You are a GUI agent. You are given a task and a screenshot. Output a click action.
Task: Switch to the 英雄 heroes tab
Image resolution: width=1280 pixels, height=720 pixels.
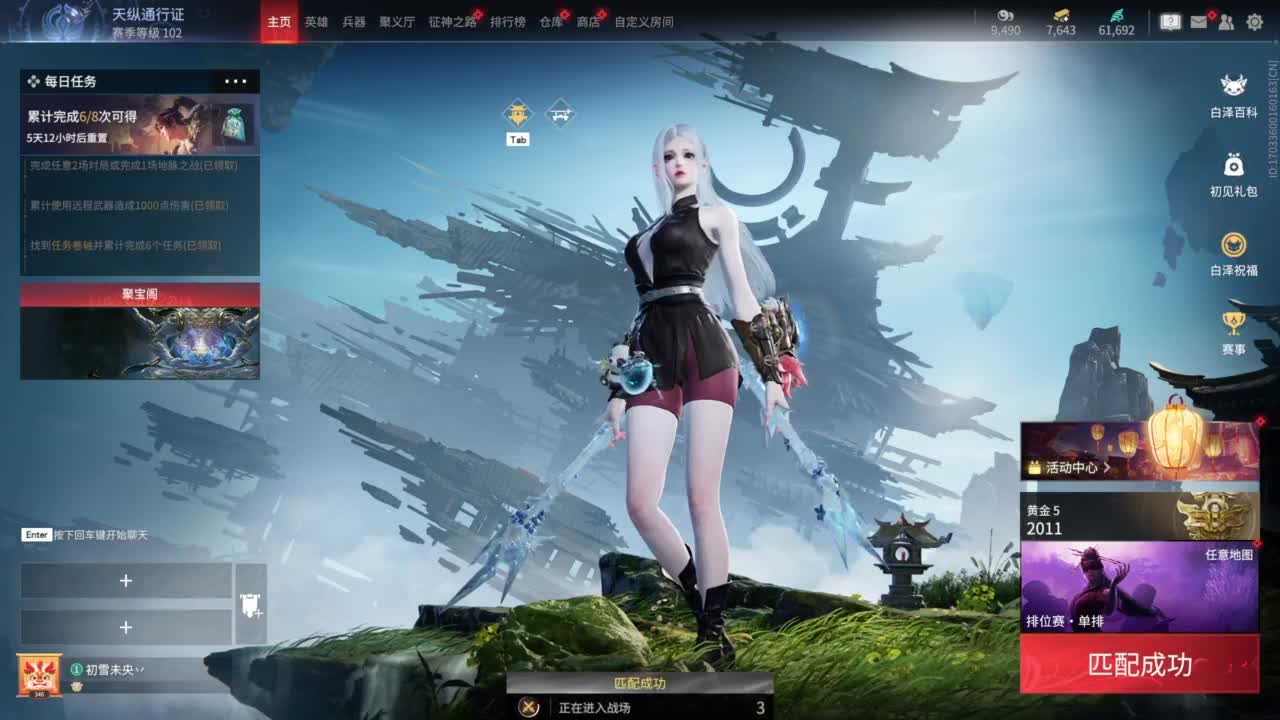[x=315, y=21]
